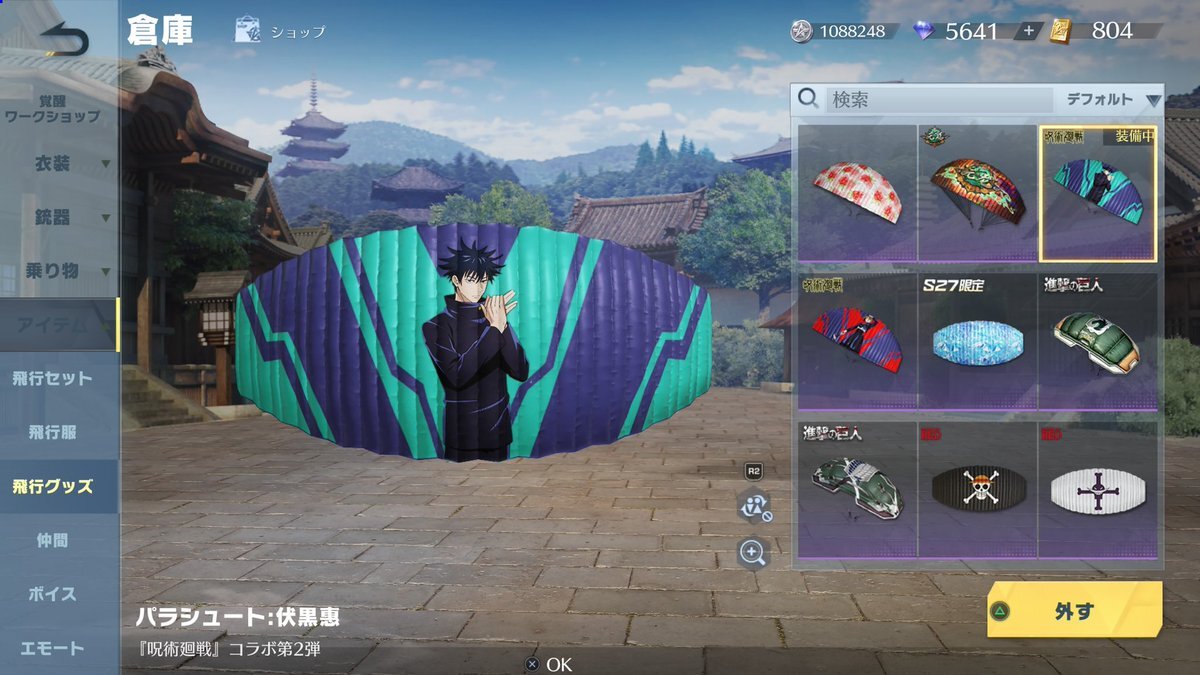The height and width of the screenshot is (675, 1200).
Task: Choose the 仲間 tab
Action: coord(52,541)
